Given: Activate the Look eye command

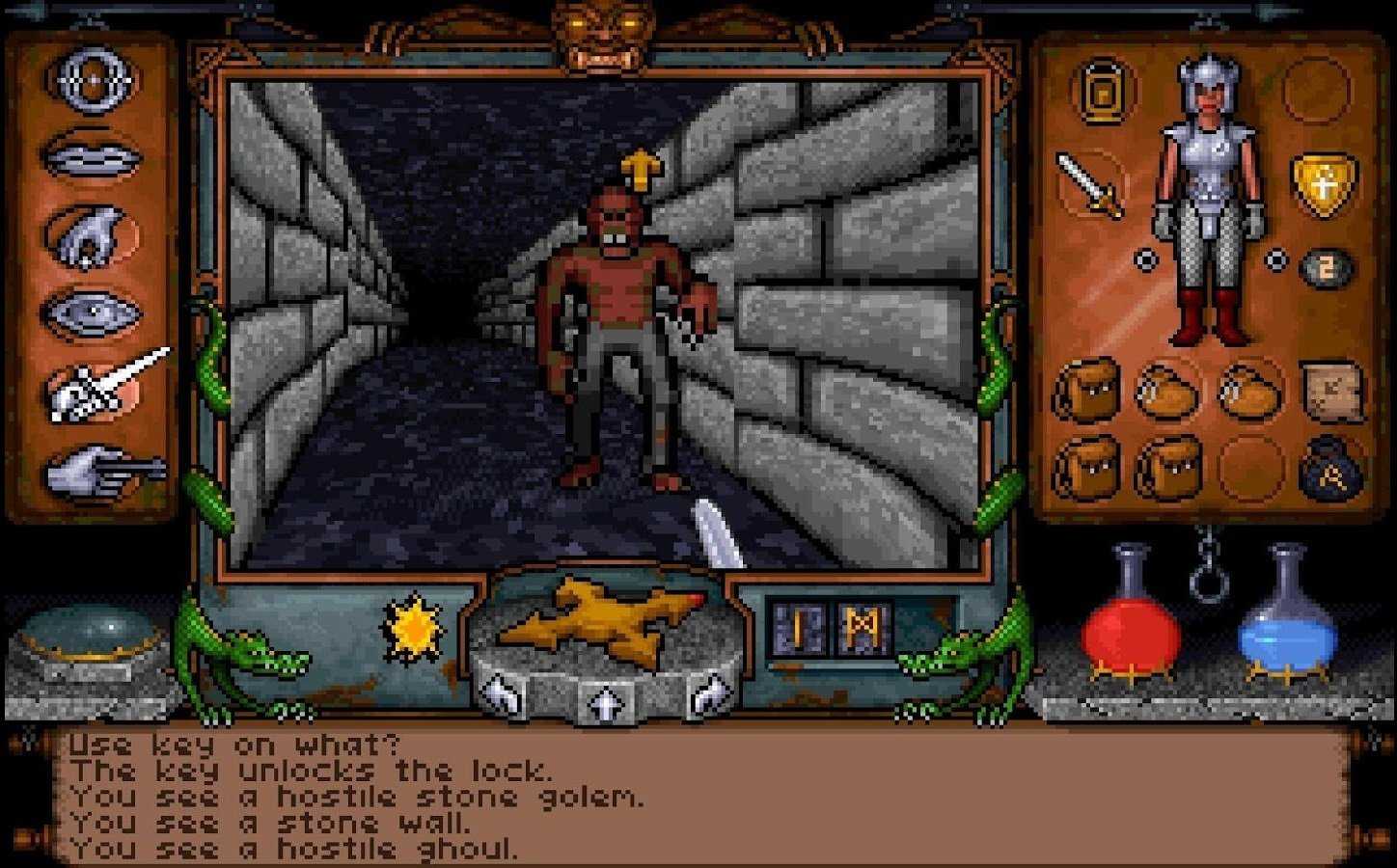Looking at the screenshot, I should pos(94,312).
